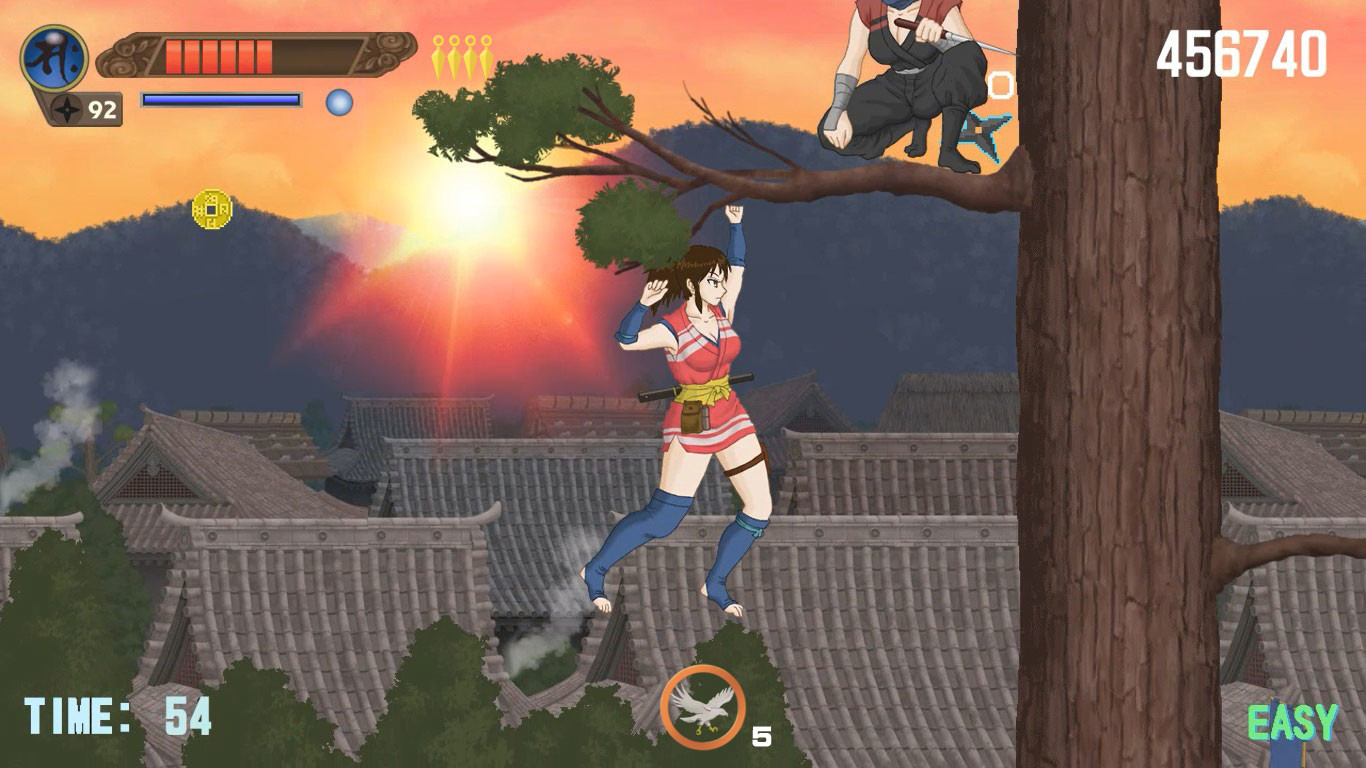The height and width of the screenshot is (768, 1366).
Task: Click the spinning gold coin collectible
Action: [211, 209]
